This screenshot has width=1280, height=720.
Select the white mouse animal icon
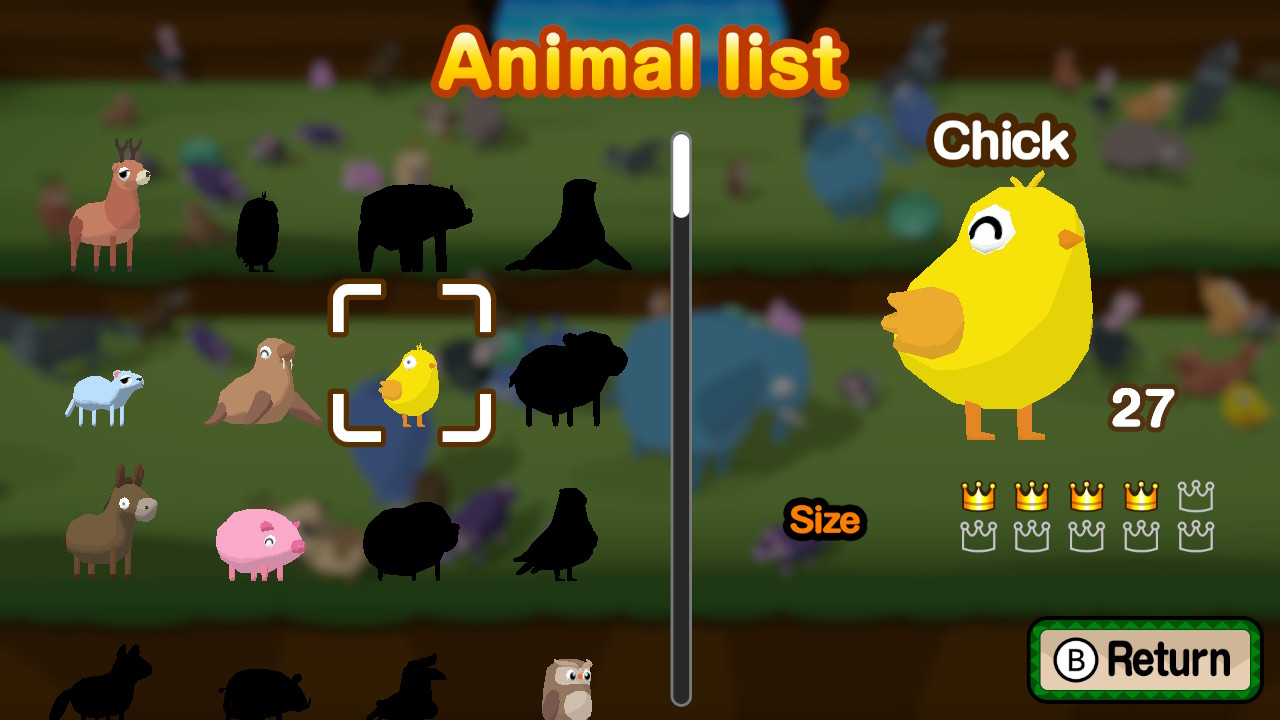[x=105, y=395]
